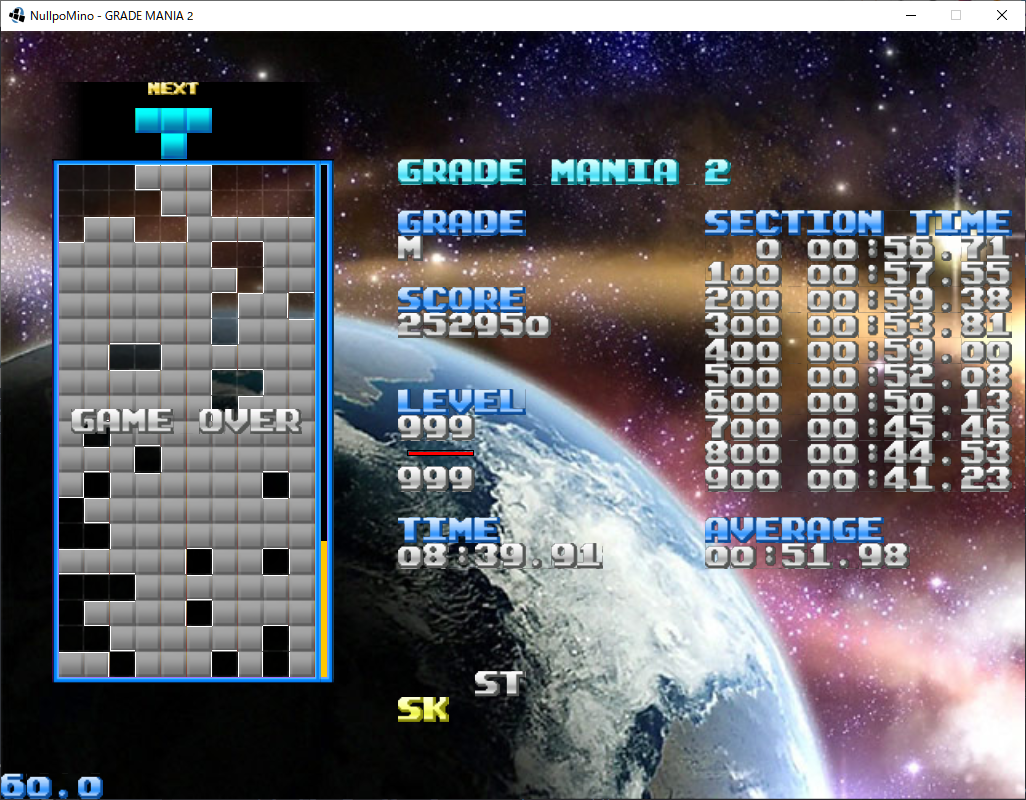The image size is (1026, 800).
Task: Close the NullpoMino window
Action: pyautogui.click(x=1001, y=15)
